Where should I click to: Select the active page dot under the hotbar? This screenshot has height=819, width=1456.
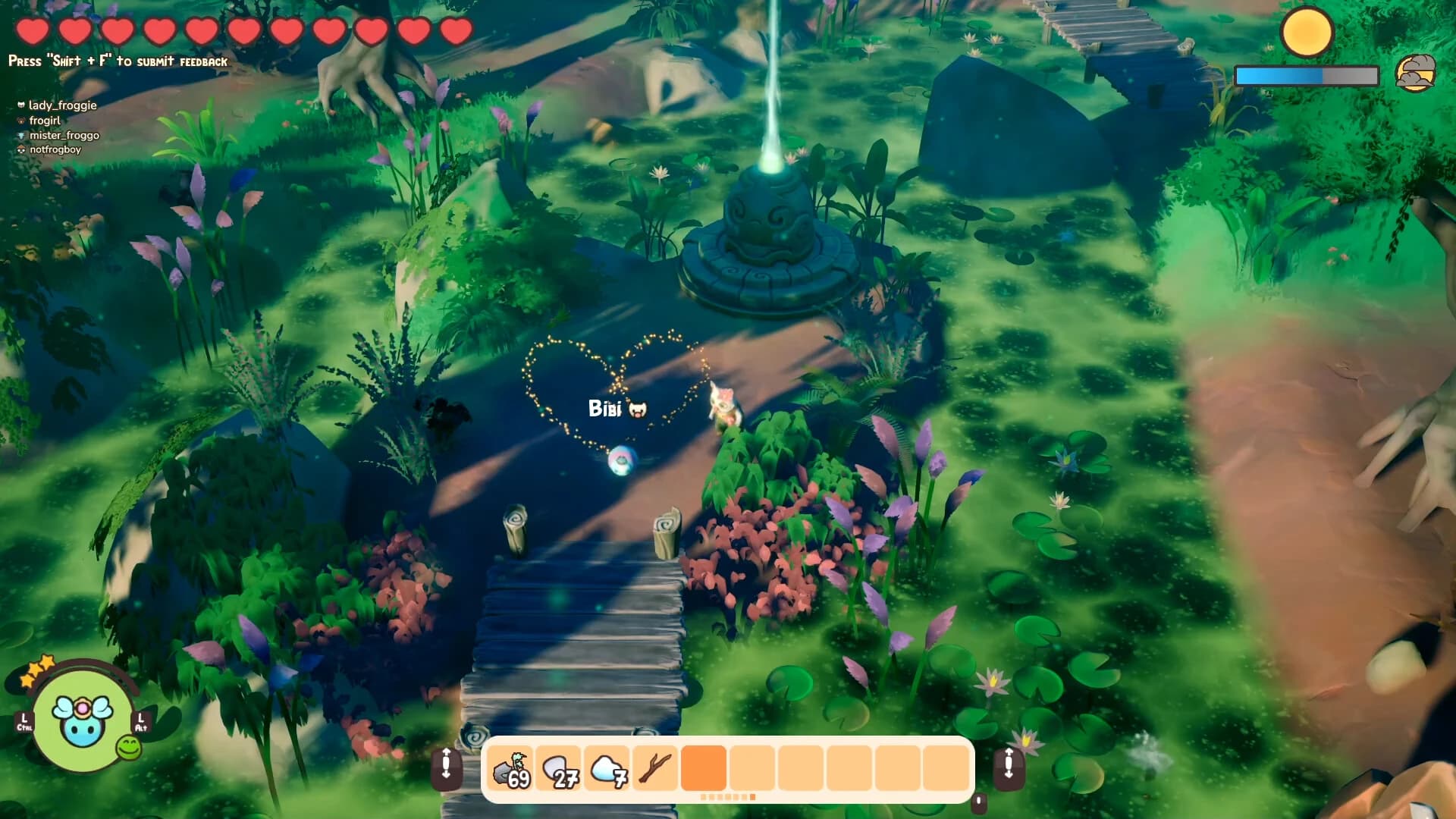point(753,797)
